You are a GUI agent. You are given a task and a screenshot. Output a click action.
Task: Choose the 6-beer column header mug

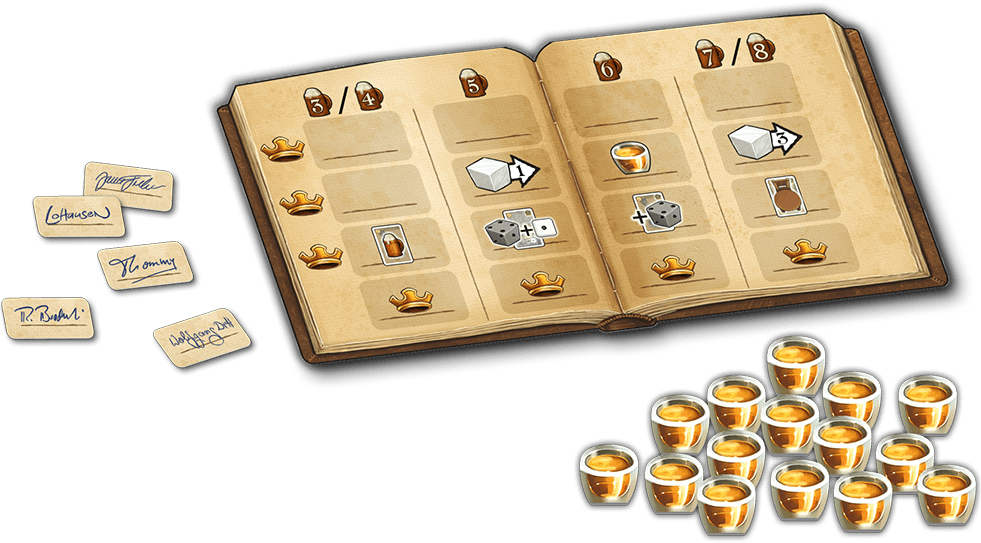click(x=606, y=66)
